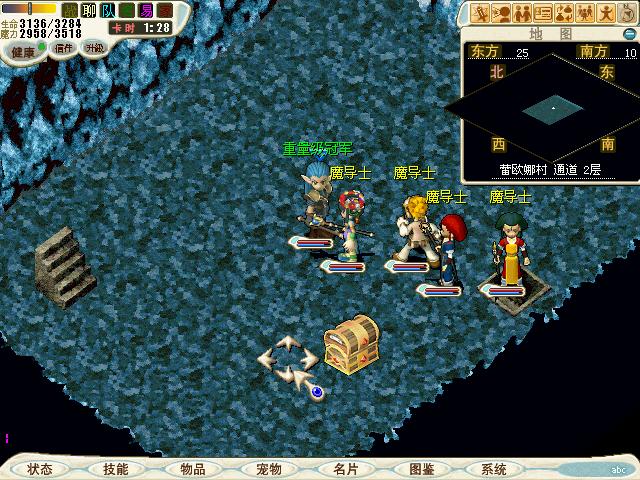
Task: Open the 系统 (System) menu
Action: (494, 469)
